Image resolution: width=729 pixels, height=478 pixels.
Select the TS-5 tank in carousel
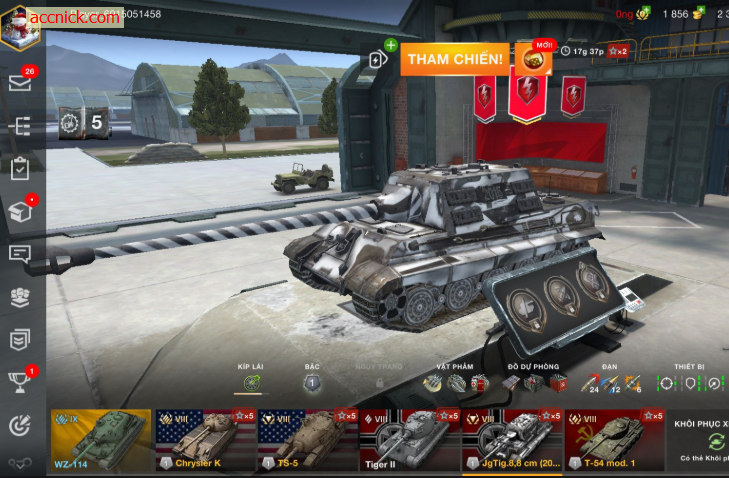(305, 440)
